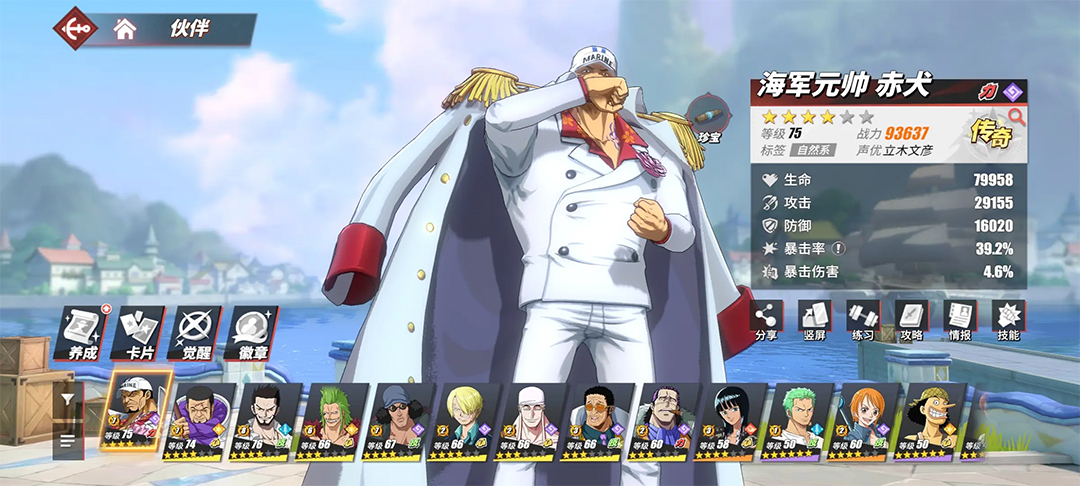1080x486 pixels.
Task: Open the 珍宝 treasure slot
Action: pos(709,120)
